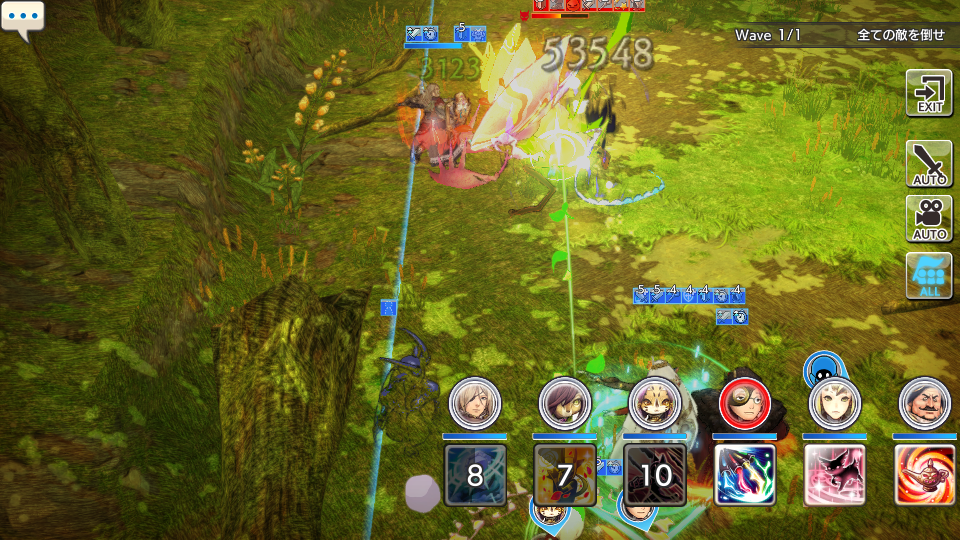Use the skill on cooldown showing 10
The height and width of the screenshot is (540, 960).
pos(655,475)
